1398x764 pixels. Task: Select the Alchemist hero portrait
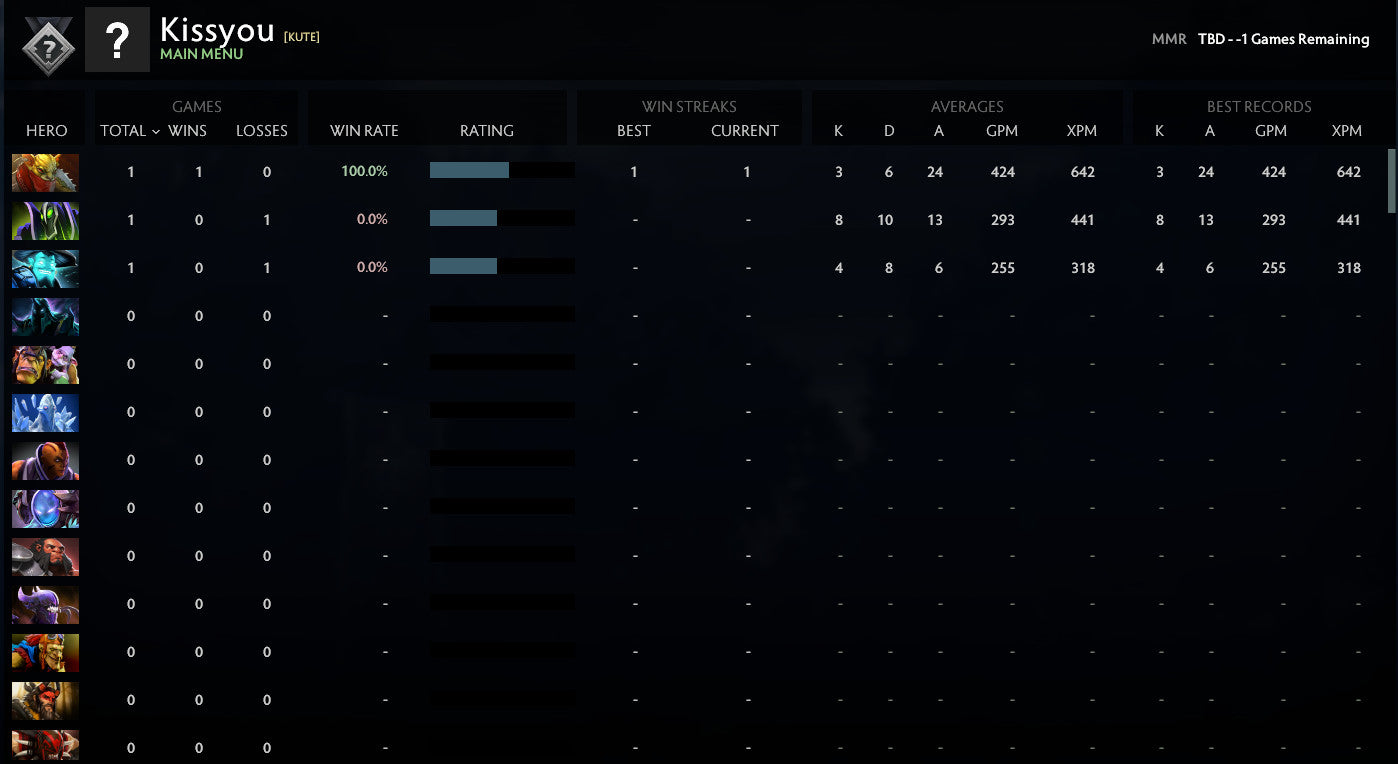(45, 364)
